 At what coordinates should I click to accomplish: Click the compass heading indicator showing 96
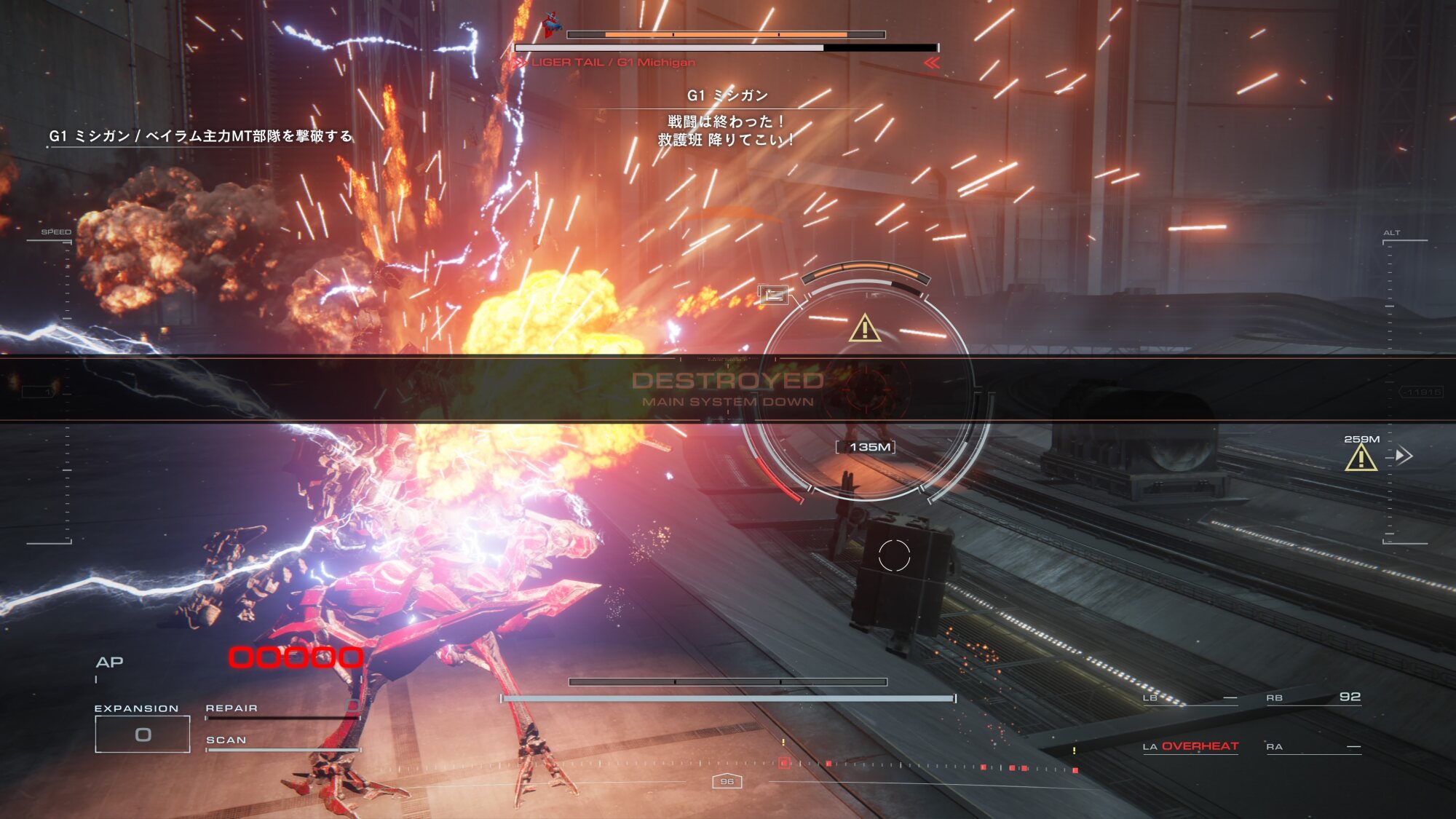pos(727,781)
